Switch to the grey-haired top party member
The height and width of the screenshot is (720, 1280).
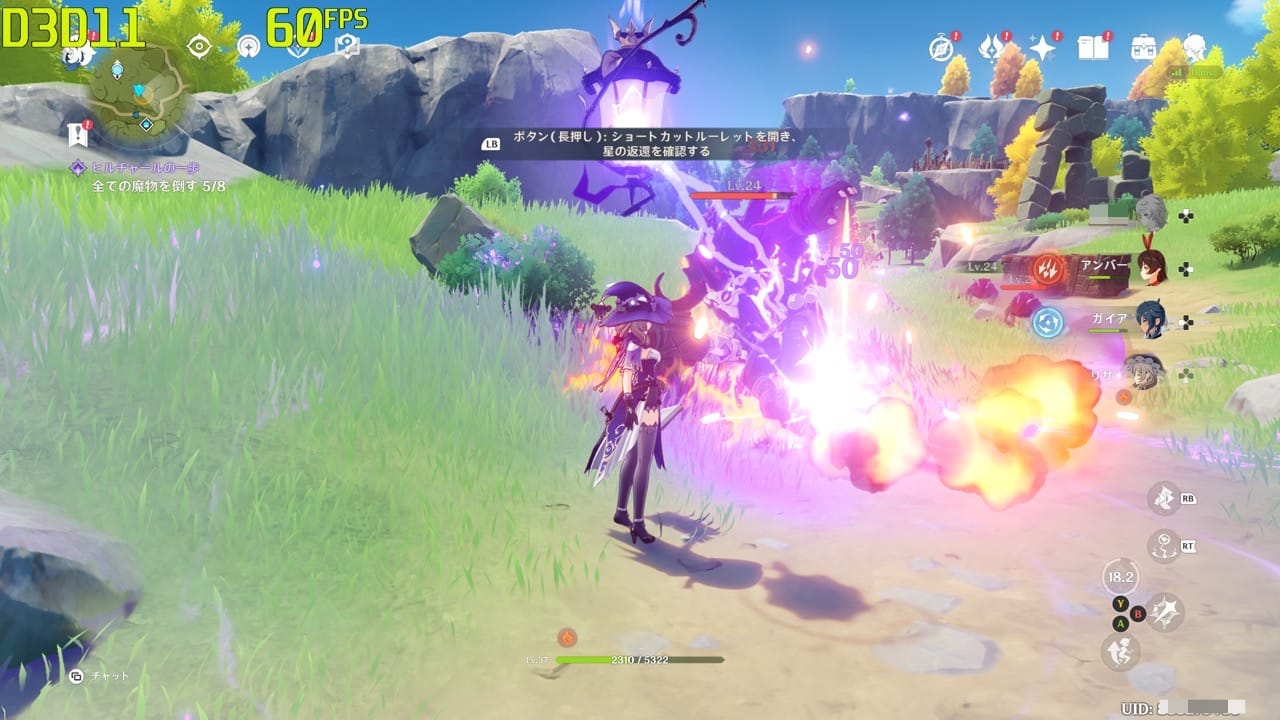click(x=1150, y=212)
